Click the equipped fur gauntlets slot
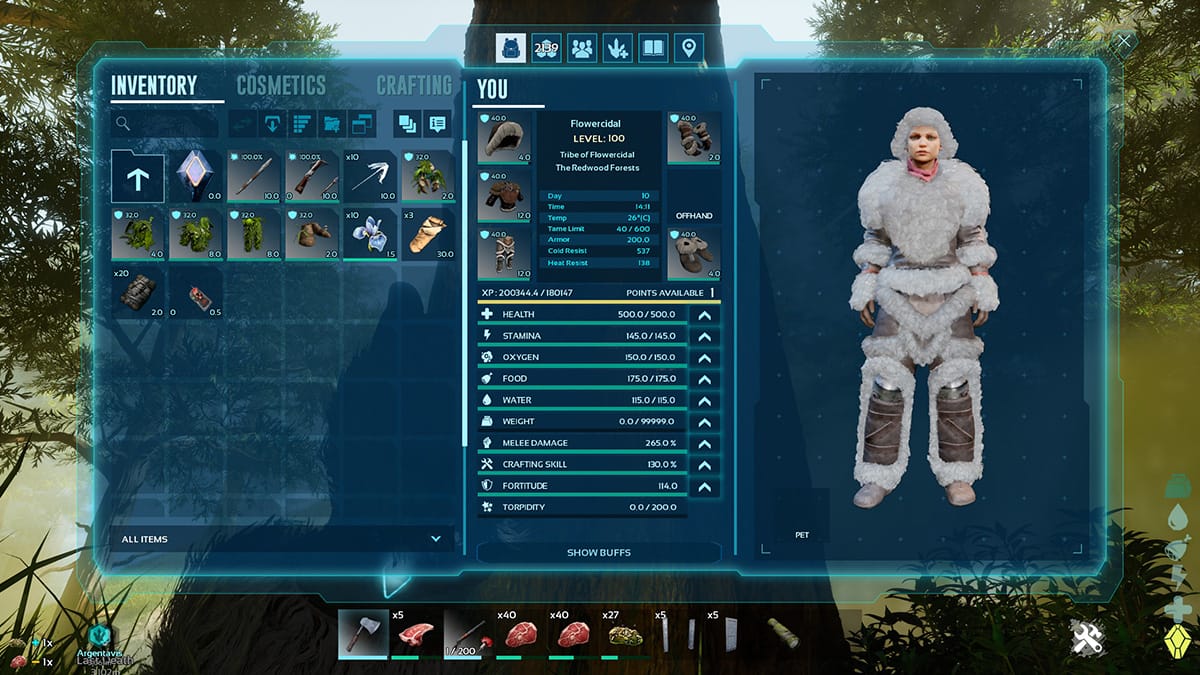The image size is (1200, 675). 694,137
